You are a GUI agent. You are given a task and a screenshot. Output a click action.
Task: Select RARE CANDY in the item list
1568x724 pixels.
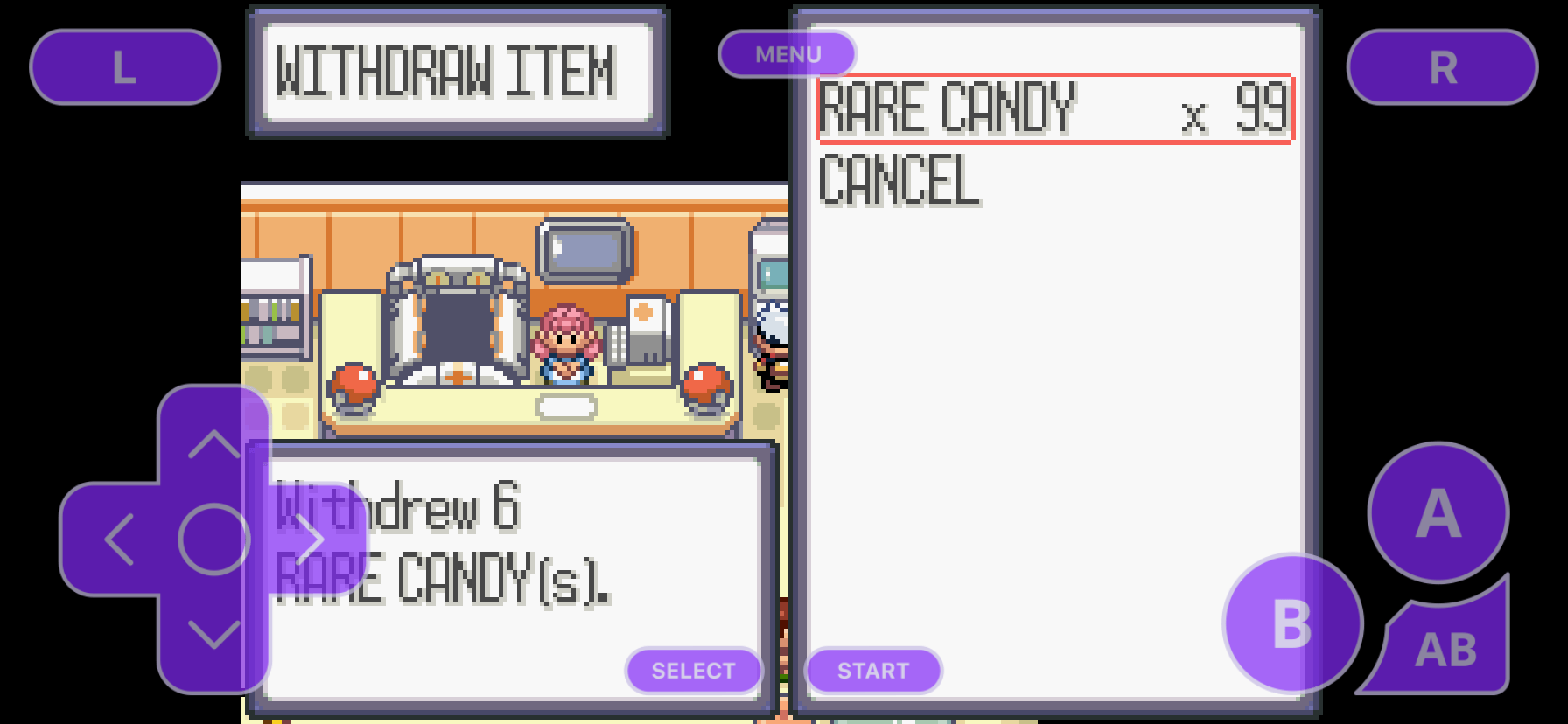coord(945,109)
